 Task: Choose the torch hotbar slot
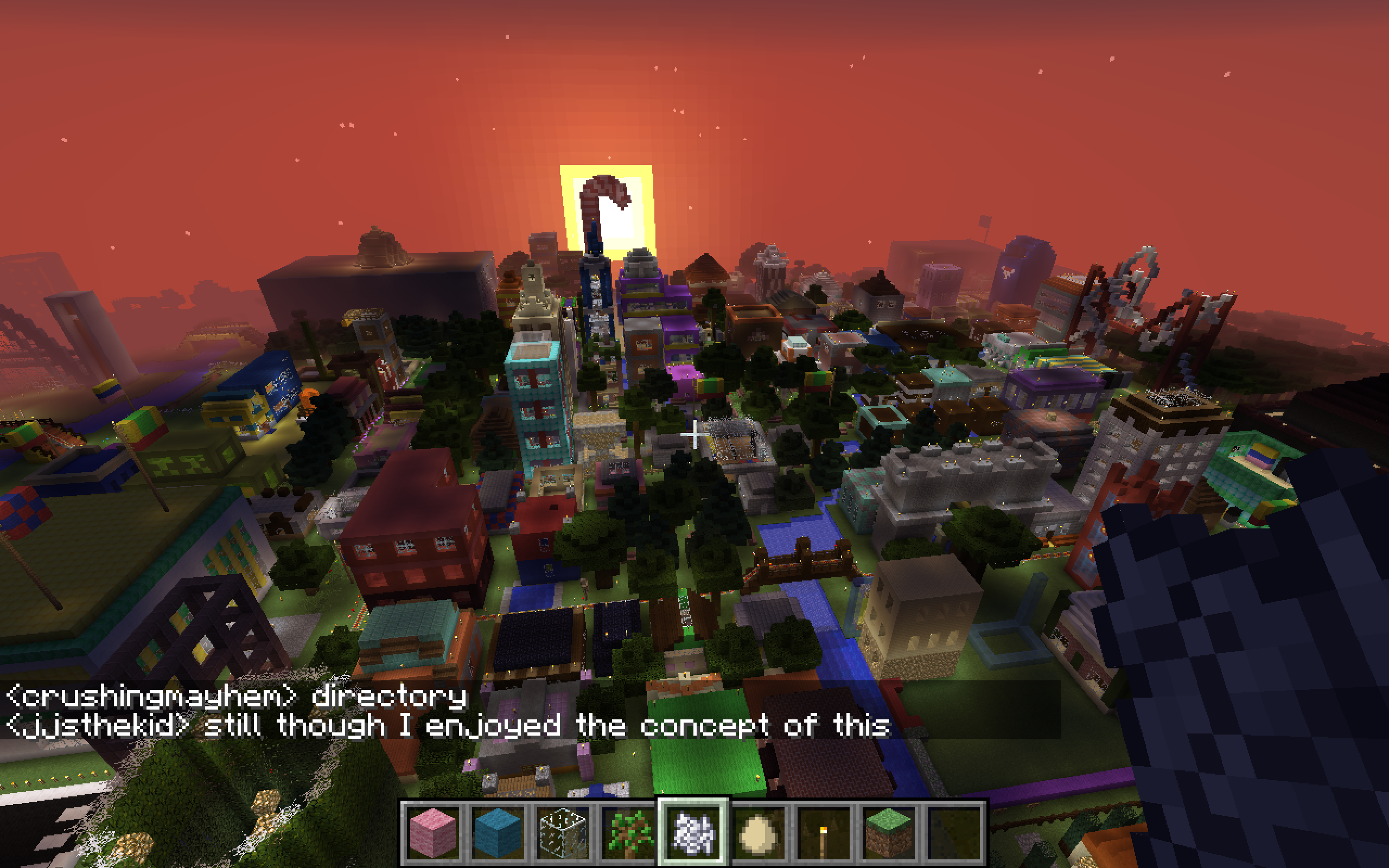tap(824, 831)
